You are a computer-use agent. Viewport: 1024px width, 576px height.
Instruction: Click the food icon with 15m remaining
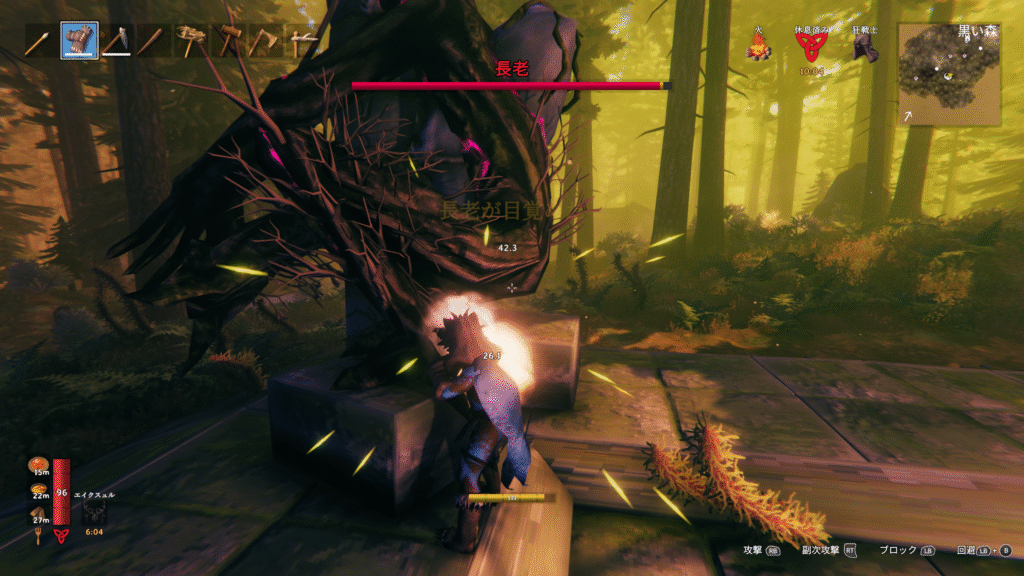click(38, 463)
